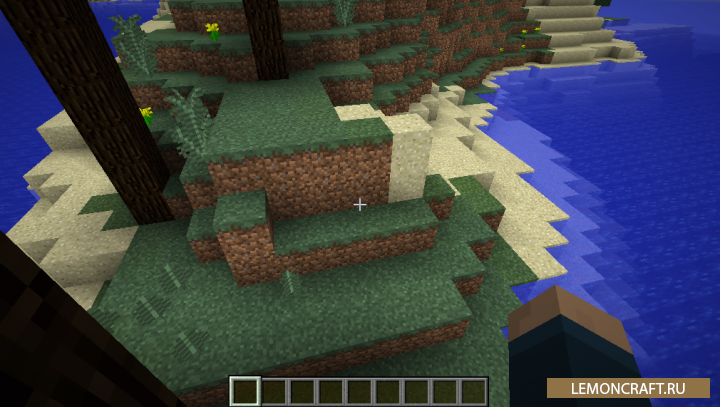Select the highlighted first hotbar slot
Image resolution: width=720 pixels, height=407 pixels.
pos(245,391)
